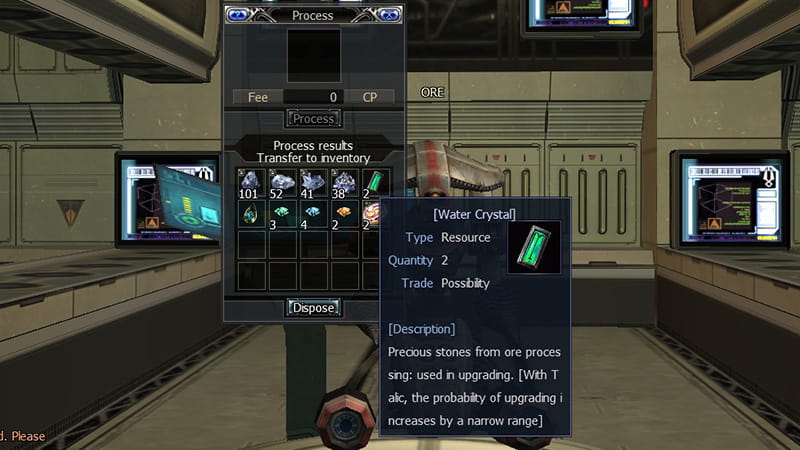Click the teardrop-shaped gem item

250,214
